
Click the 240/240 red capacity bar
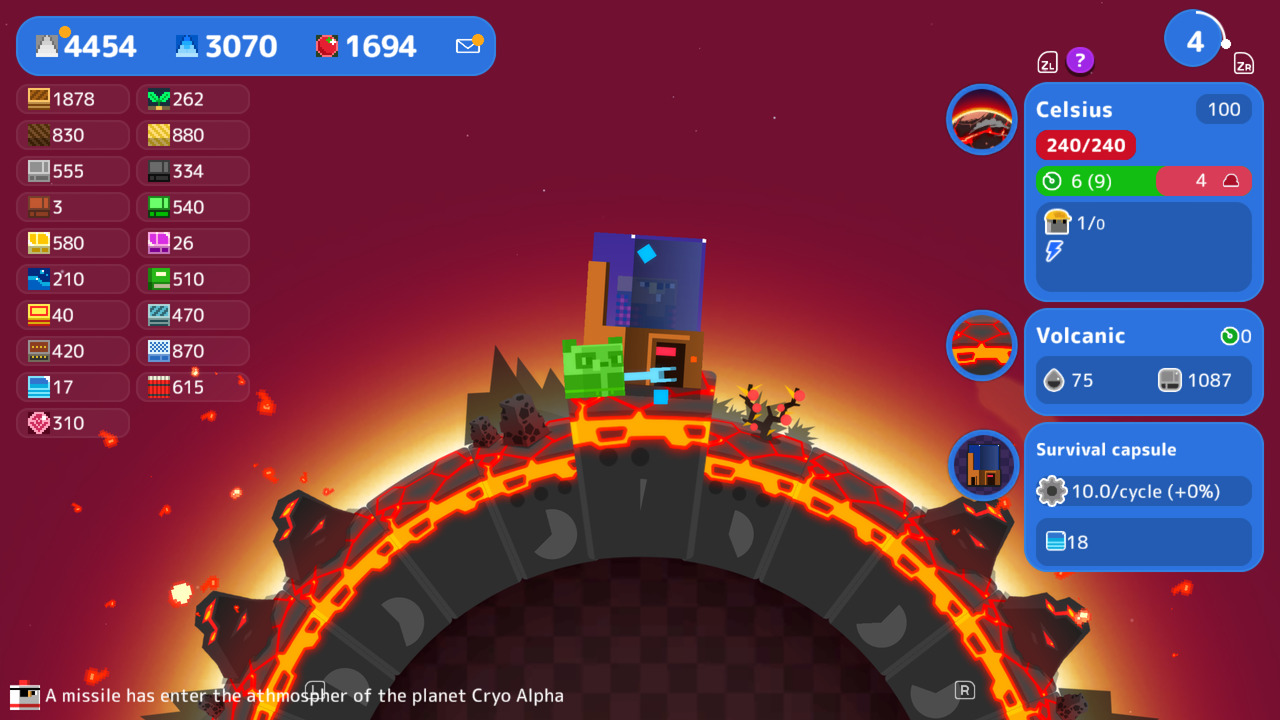tap(1085, 145)
